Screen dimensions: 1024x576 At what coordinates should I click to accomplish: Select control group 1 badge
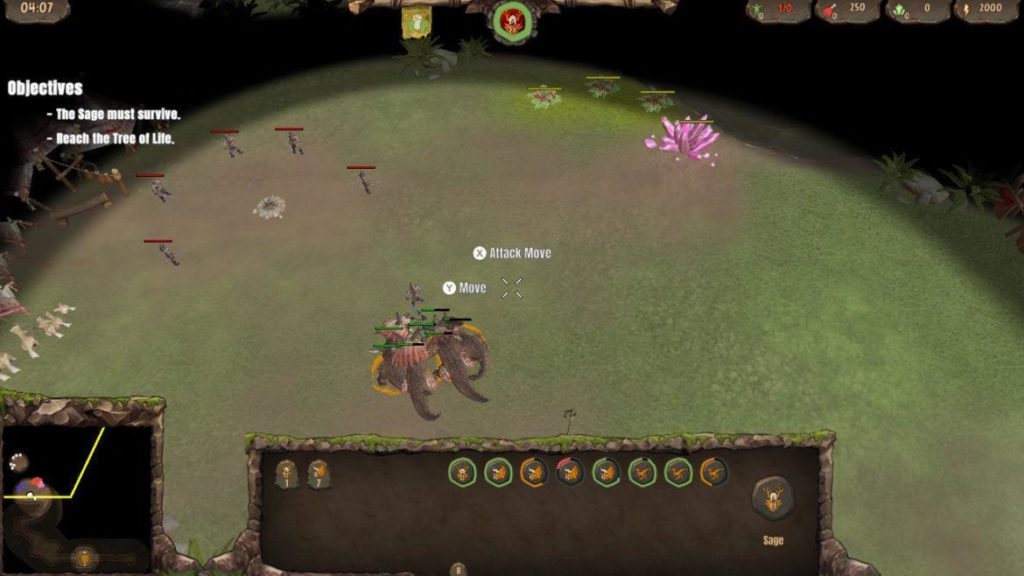[x=287, y=474]
